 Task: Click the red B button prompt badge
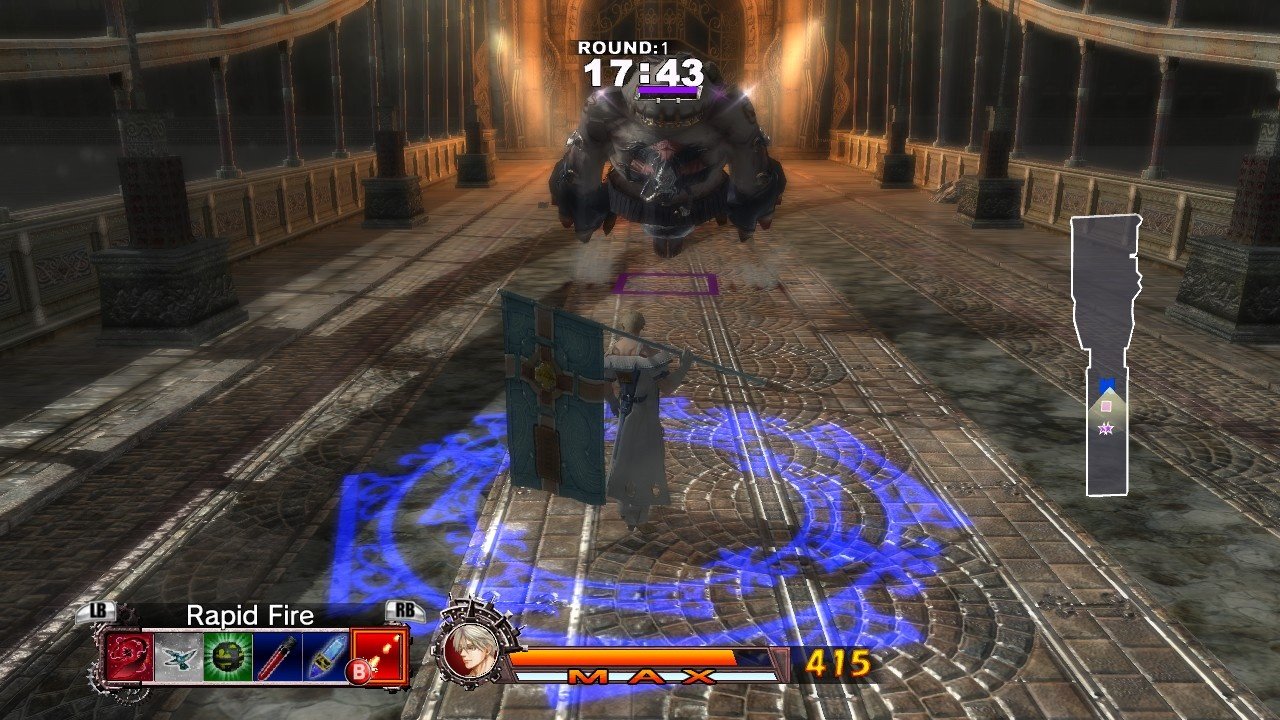point(357,670)
